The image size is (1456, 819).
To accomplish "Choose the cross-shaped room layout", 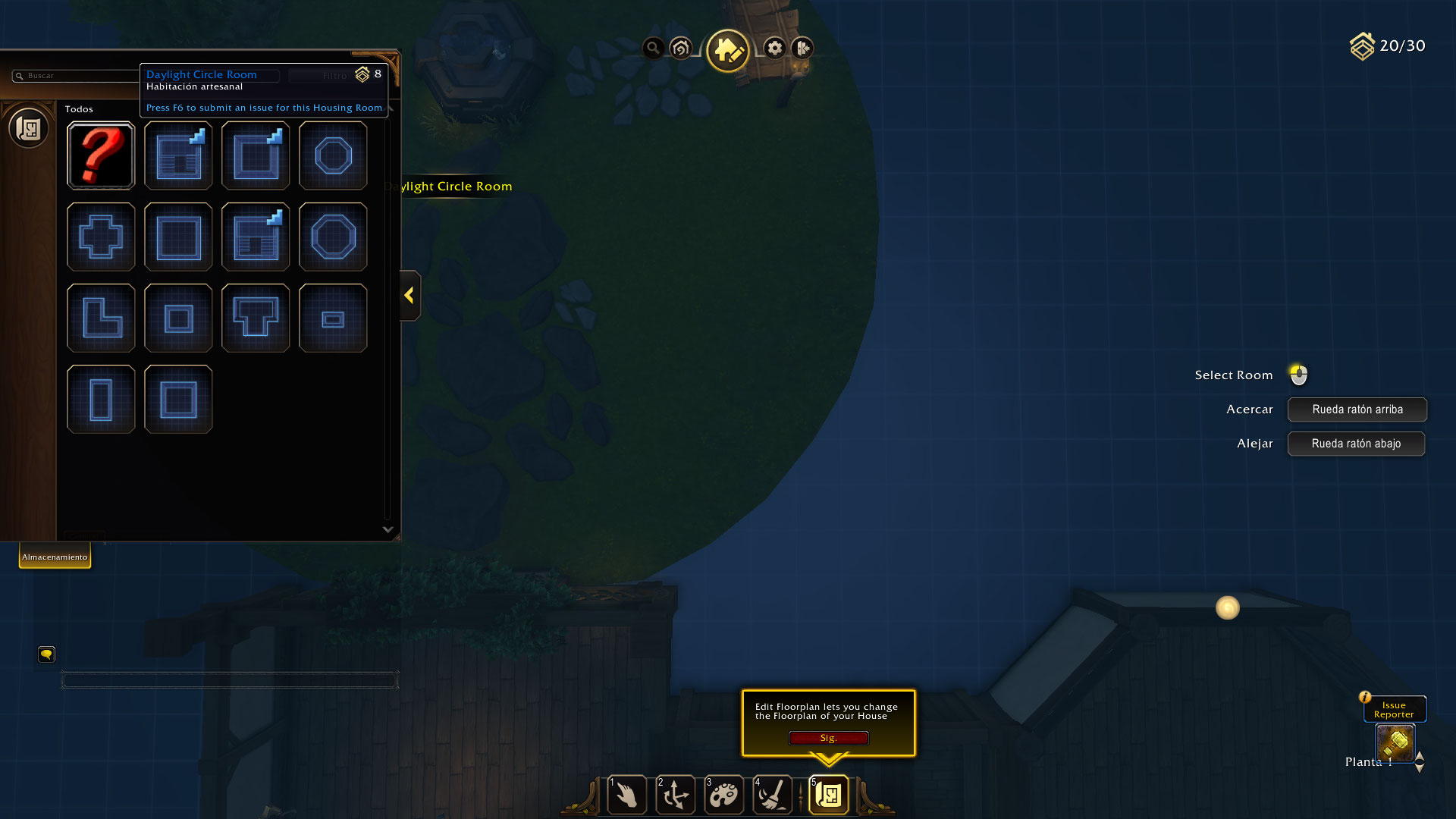I will click(101, 237).
